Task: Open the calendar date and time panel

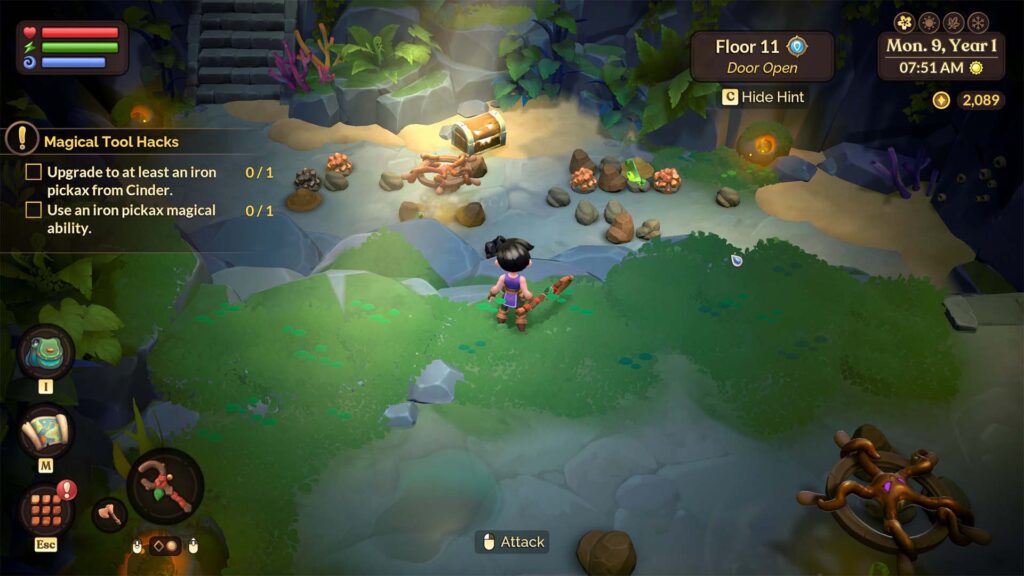Action: [941, 56]
